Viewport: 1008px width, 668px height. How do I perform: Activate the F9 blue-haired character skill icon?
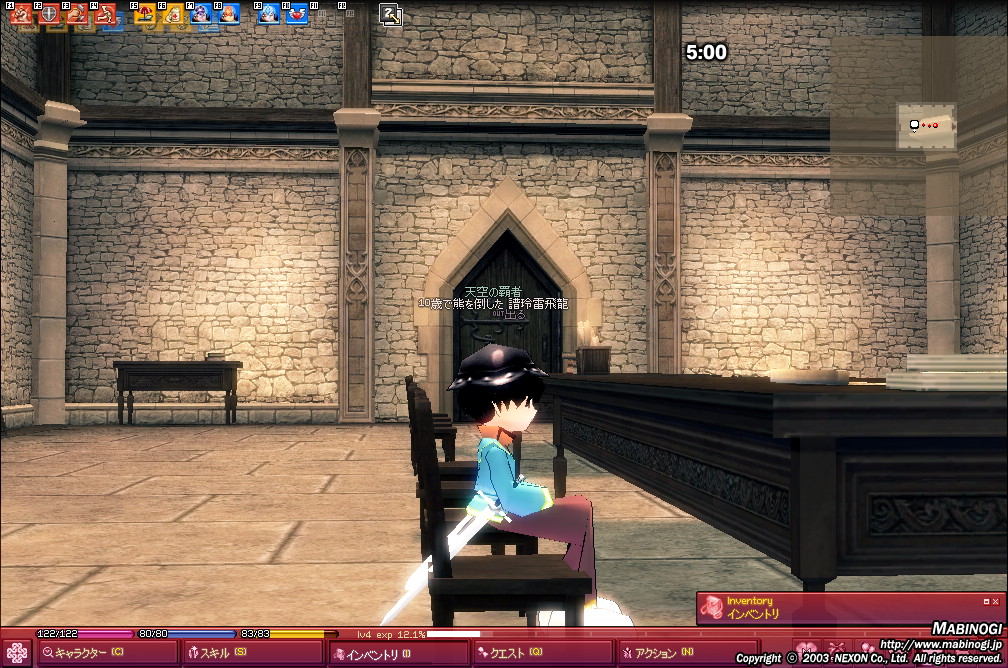269,14
